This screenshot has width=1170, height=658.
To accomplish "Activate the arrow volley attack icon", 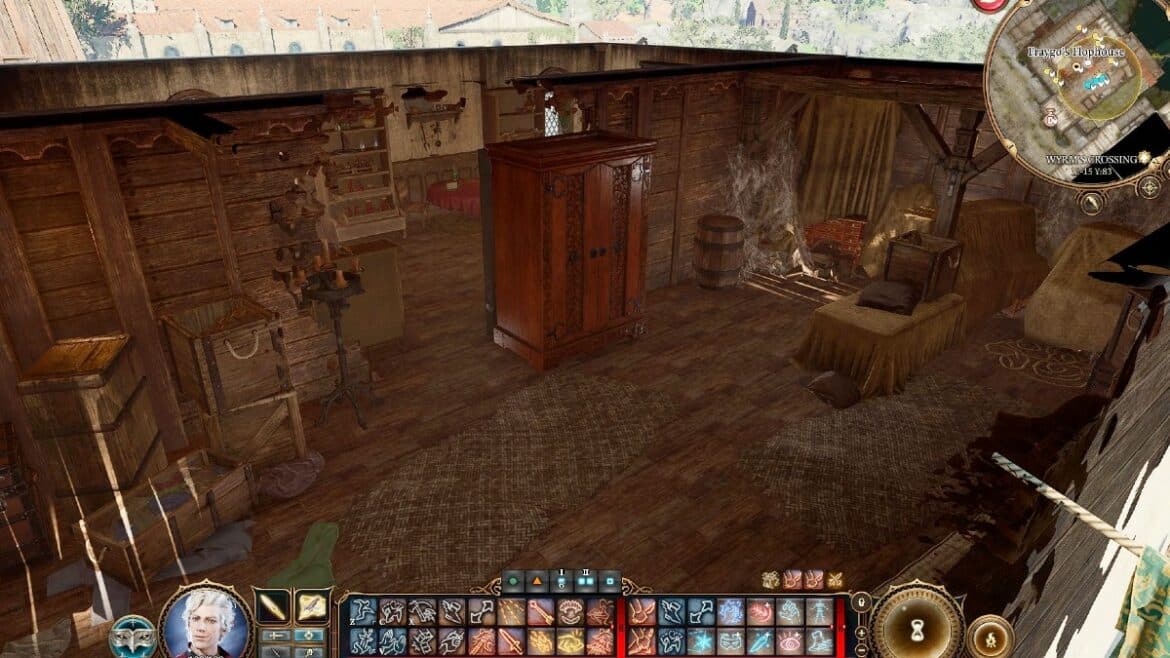I will [x=512, y=611].
